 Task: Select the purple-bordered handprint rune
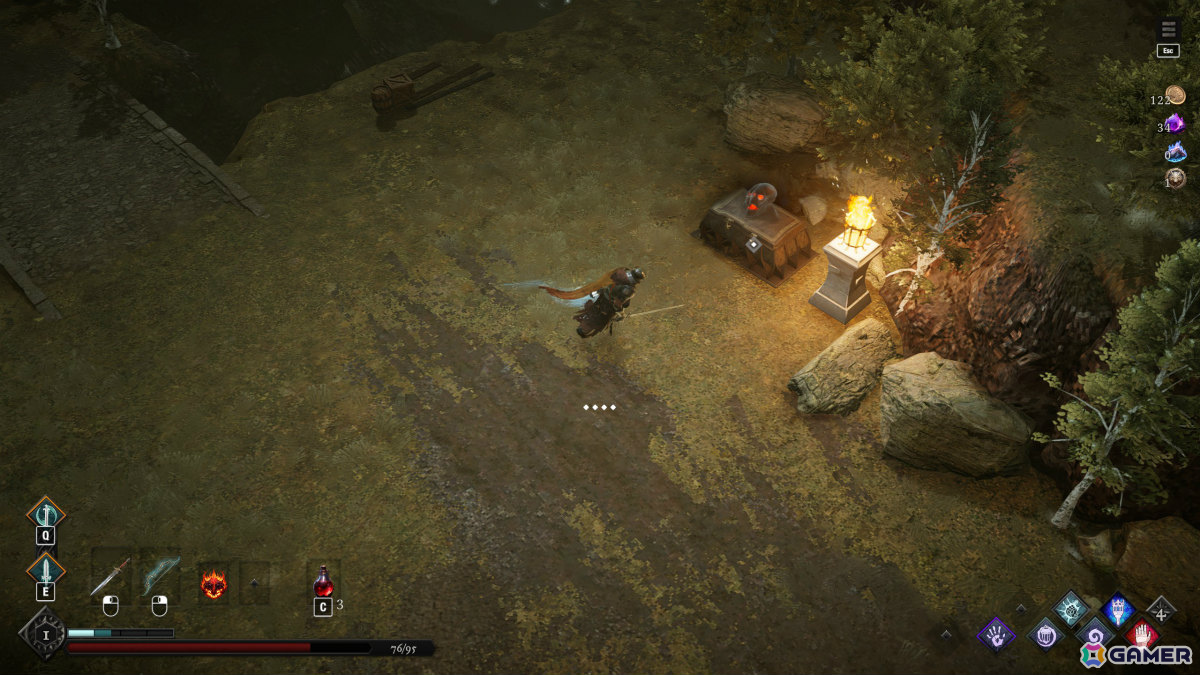[996, 633]
